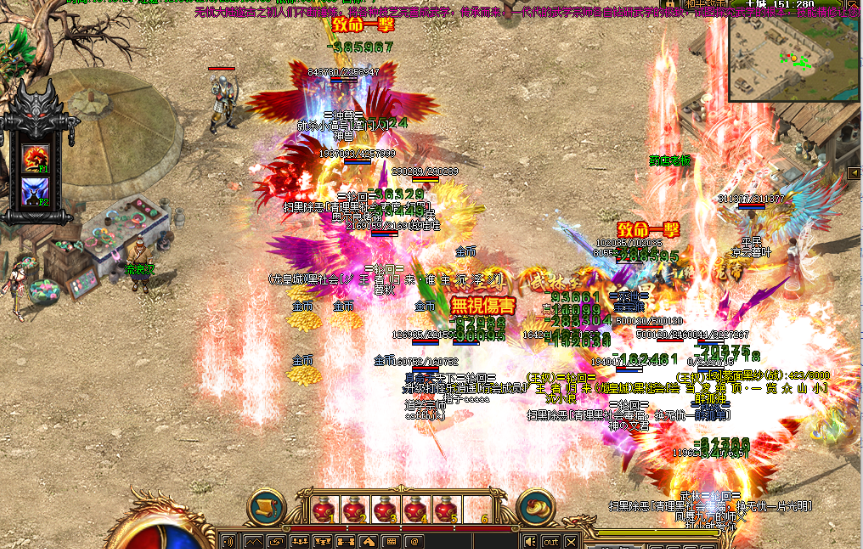Activate the F1 fire skill icon
The height and width of the screenshot is (549, 863).
click(38, 157)
